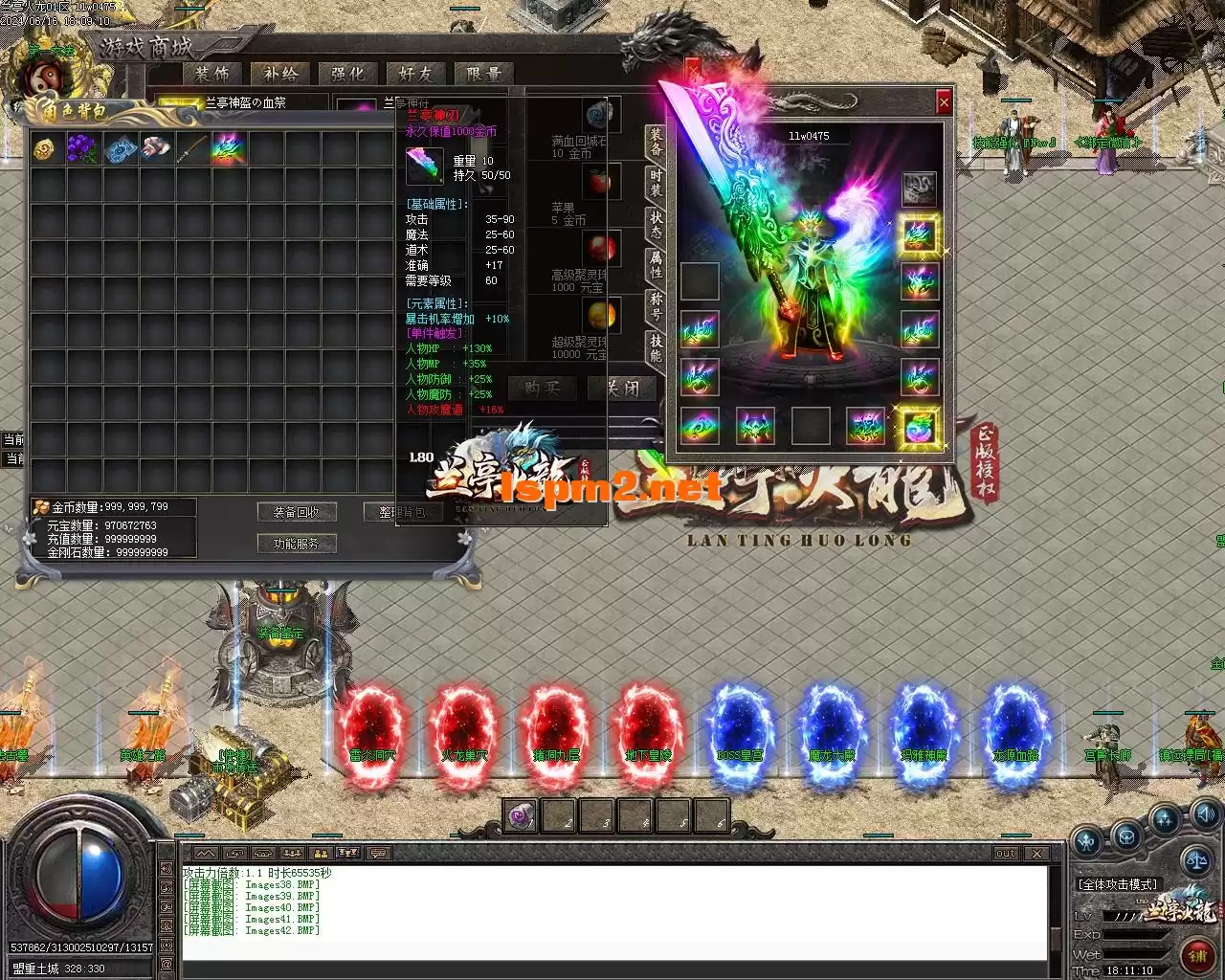This screenshot has height=980, width=1225.
Task: Switch to the 装饰 shop tab
Action: [212, 74]
